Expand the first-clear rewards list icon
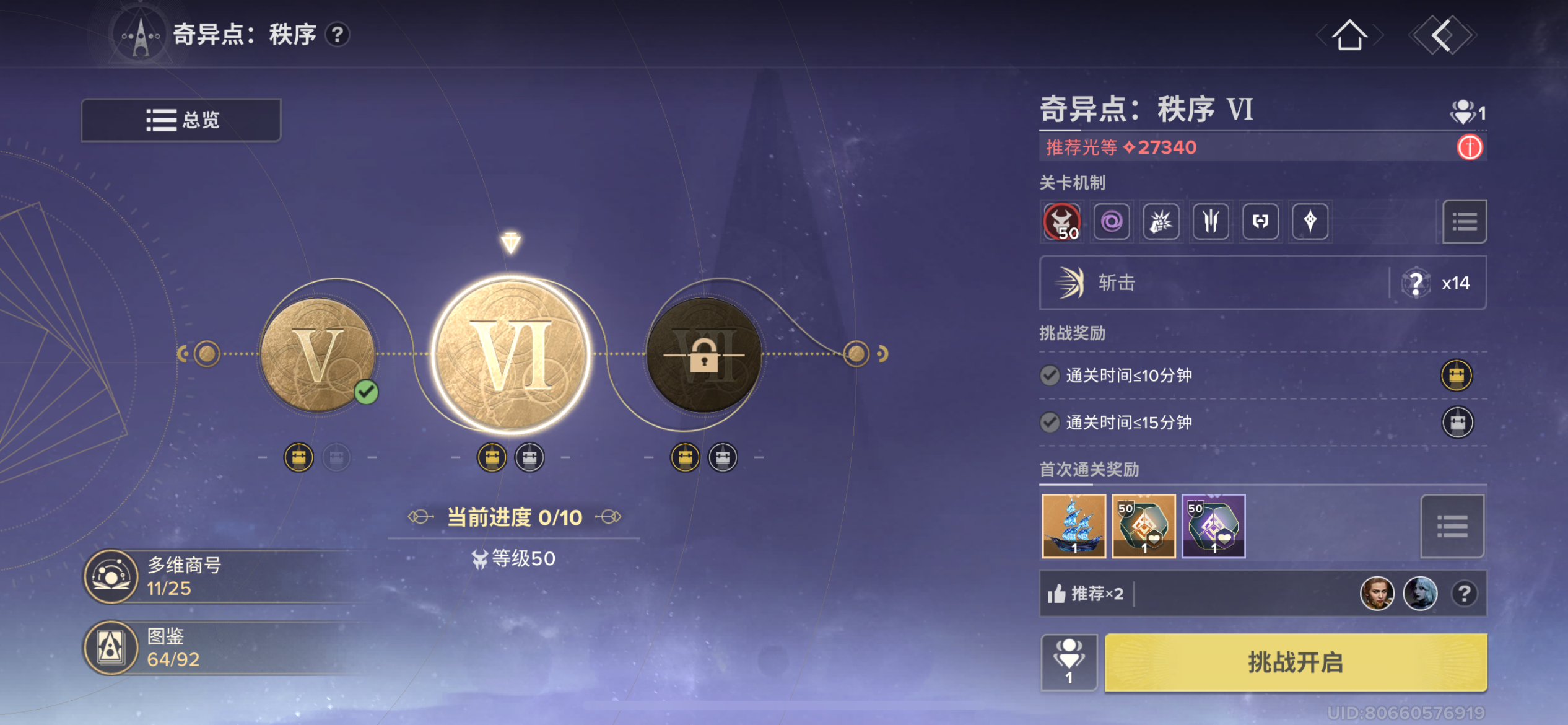The image size is (1568, 725). point(1452,525)
